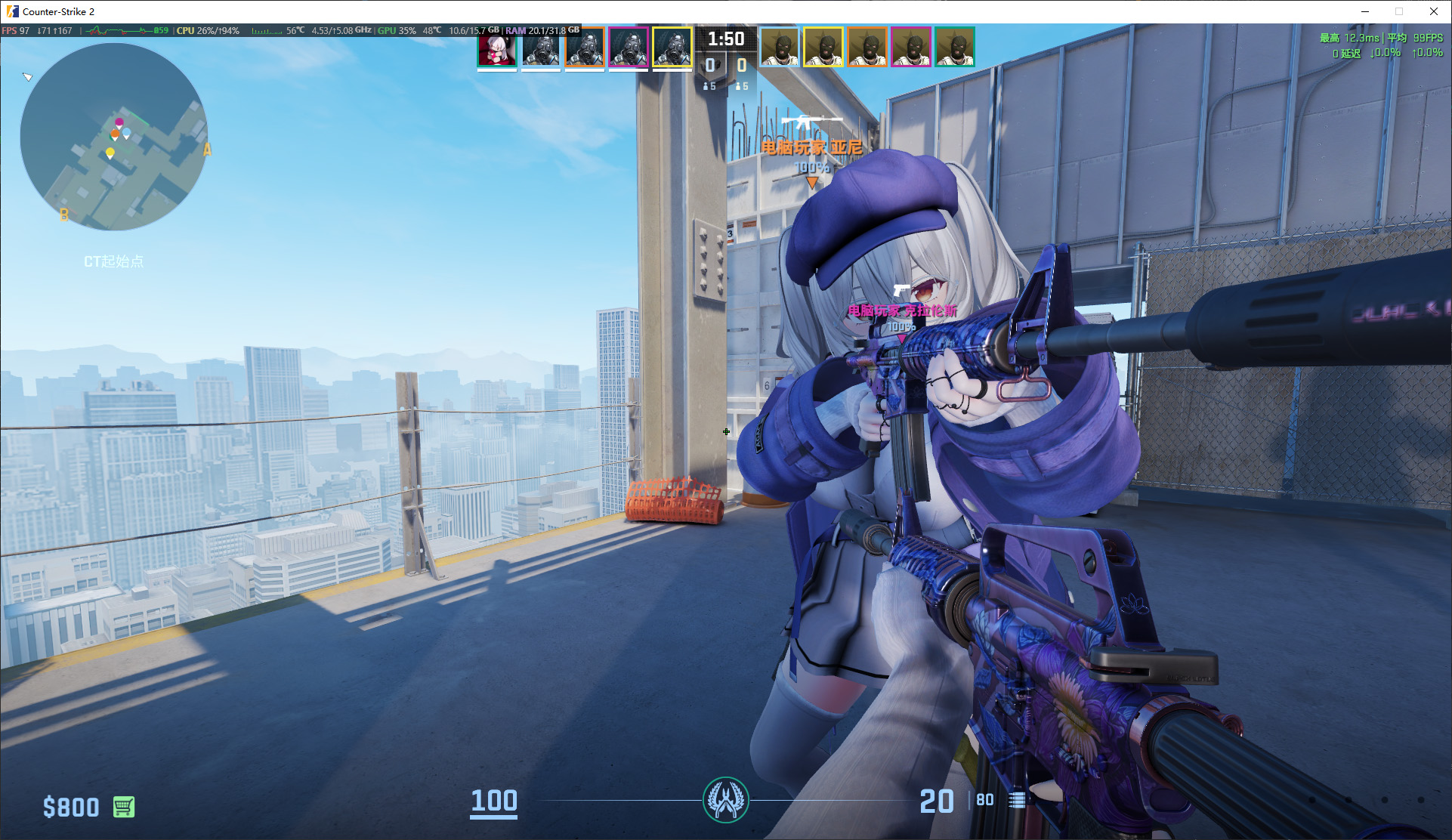Select the magenta-bordered balaclava terrorist avatar

tap(911, 48)
